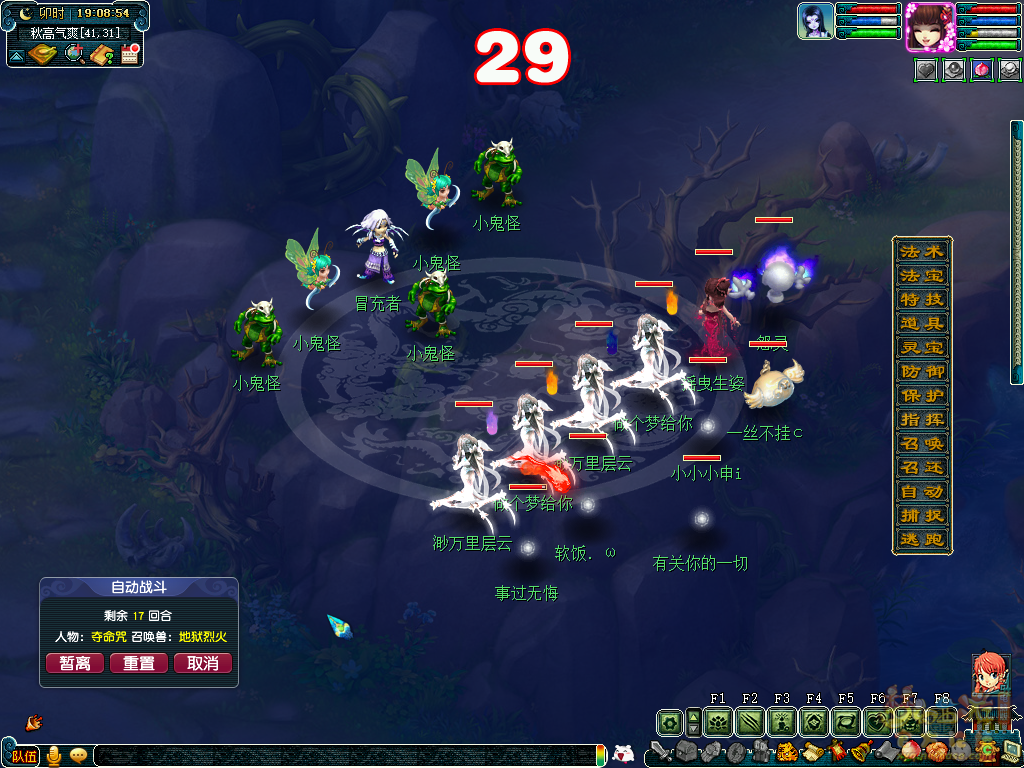
Task: Choose 召唤 to summon a pet
Action: tap(921, 443)
